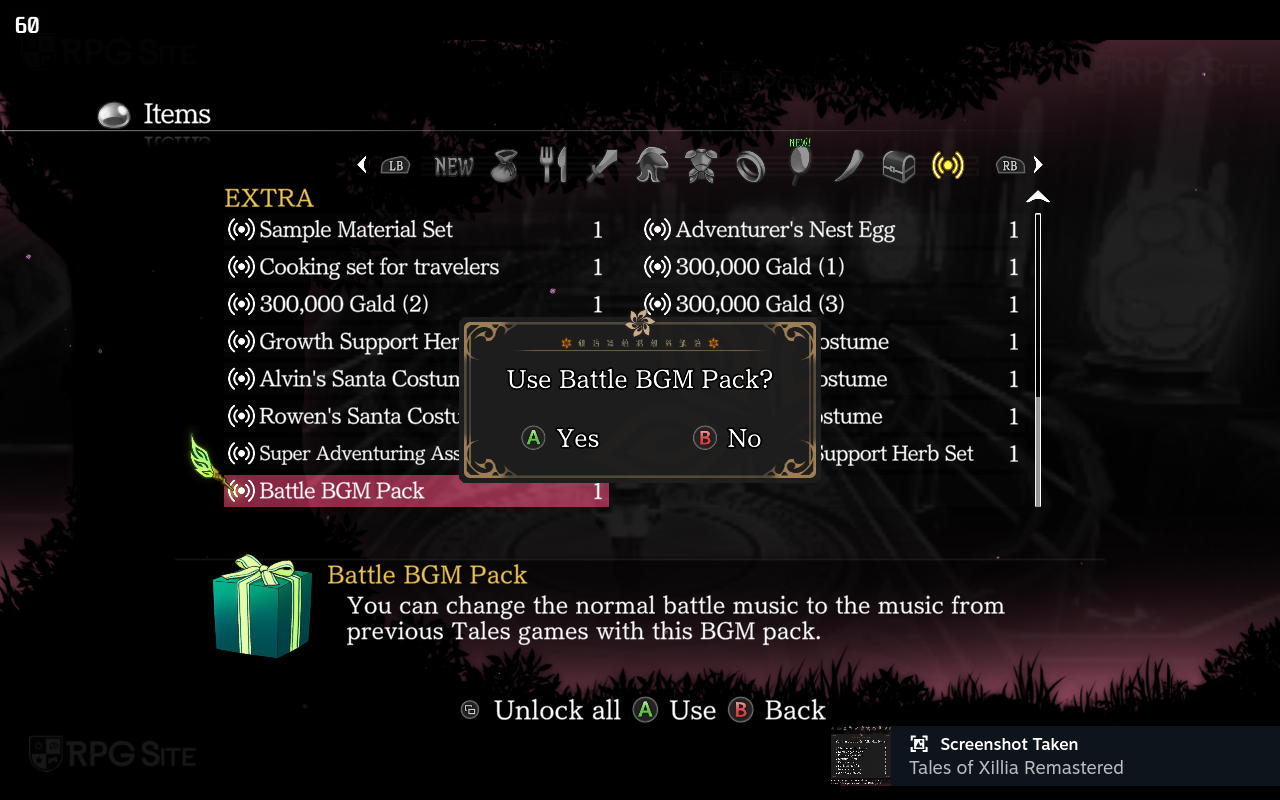Select the highlighted Battle BGM Pack row
Screen dimensions: 1280x800
click(416, 491)
